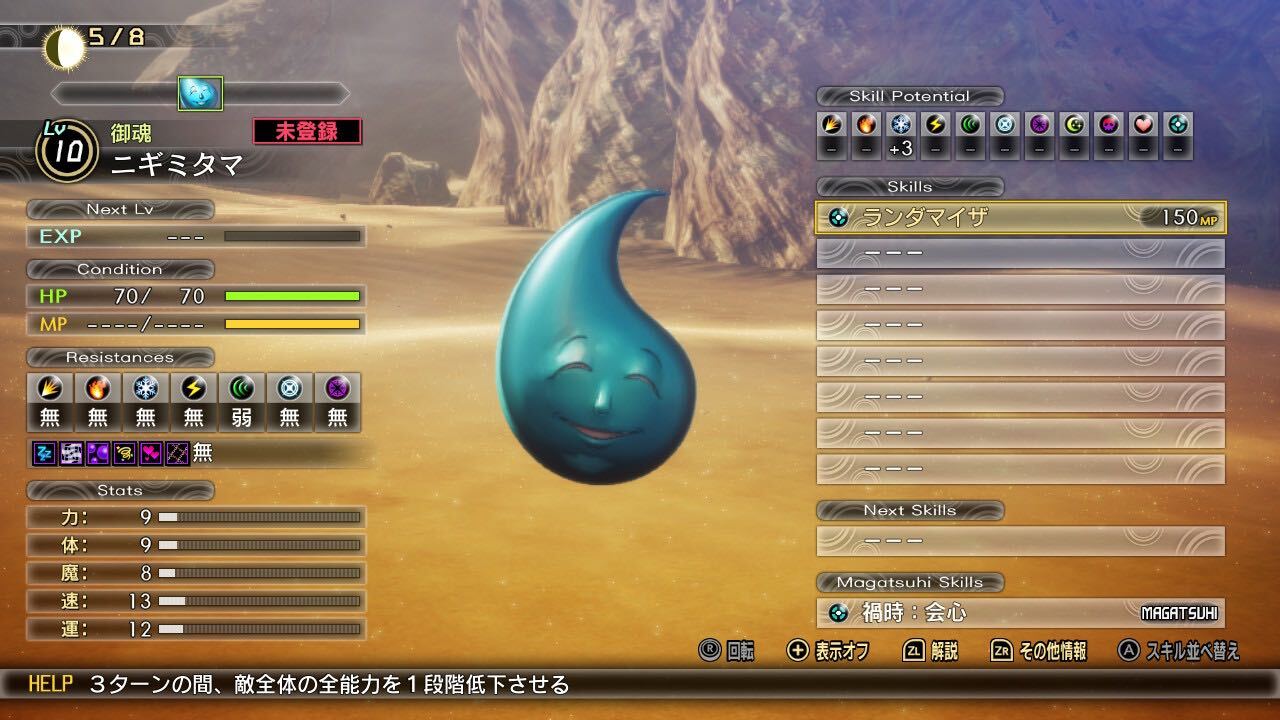Screen dimensions: 1280x720
Task: Click the Sleep ailment icon with Zz symbol
Action: pyautogui.click(x=42, y=455)
